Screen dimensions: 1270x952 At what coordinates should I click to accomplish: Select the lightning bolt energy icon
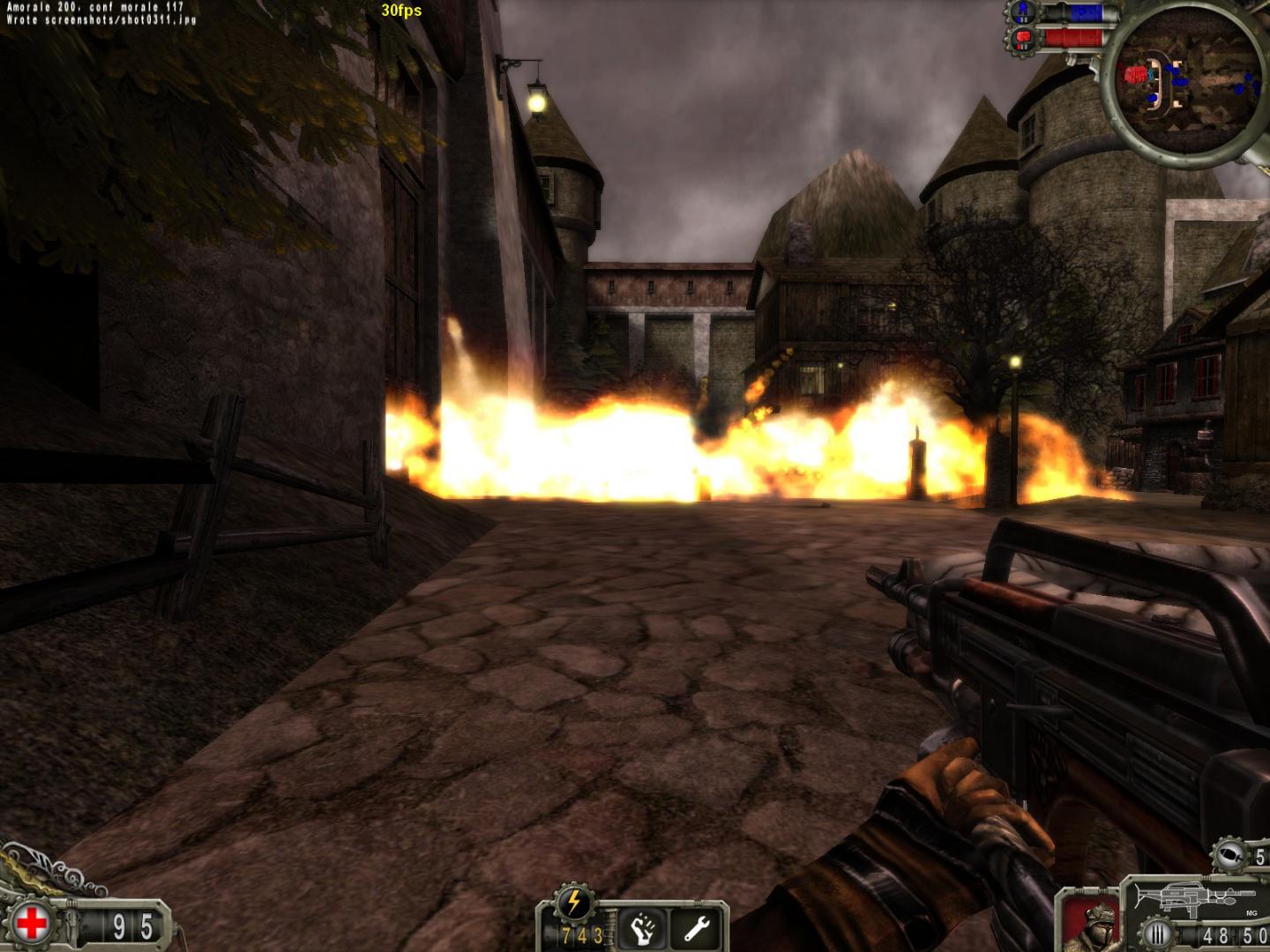pyautogui.click(x=573, y=902)
